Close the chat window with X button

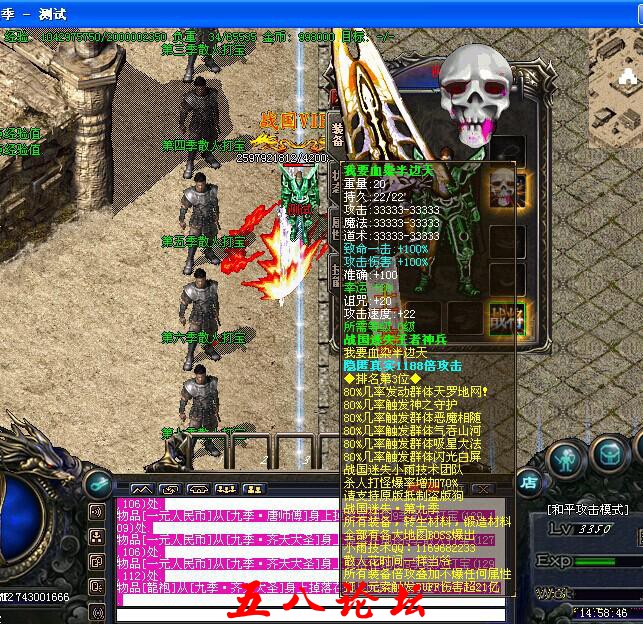(482, 489)
